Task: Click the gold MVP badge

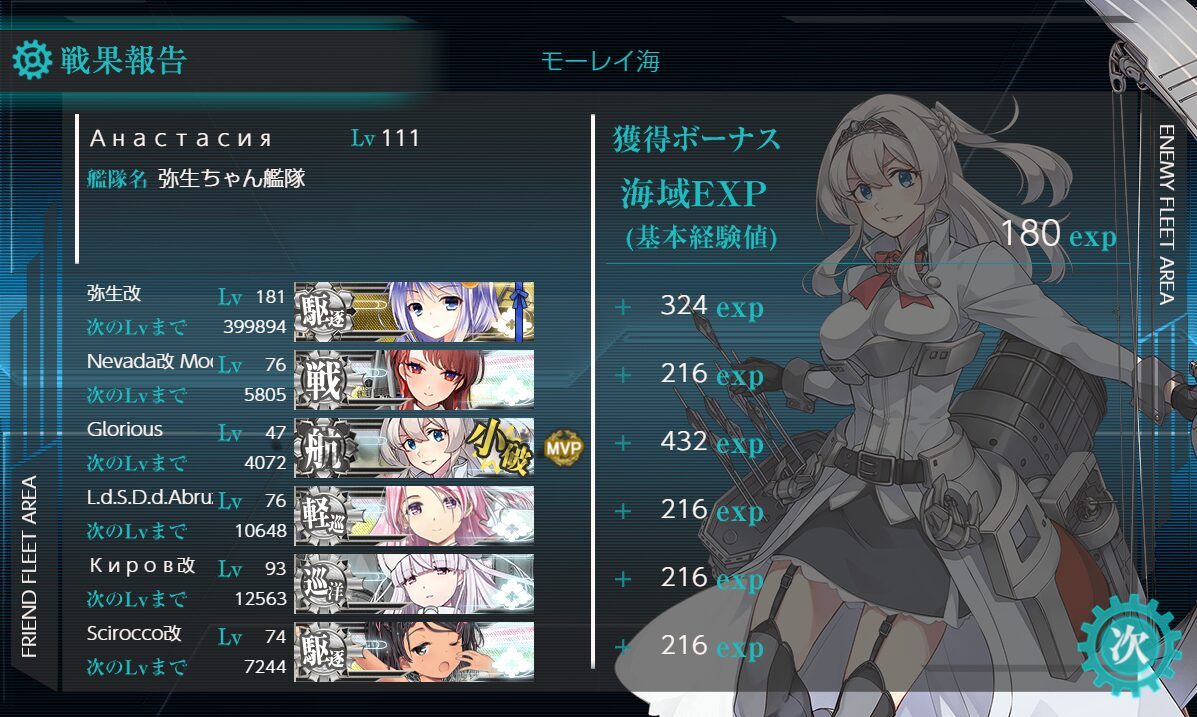Action: [563, 449]
